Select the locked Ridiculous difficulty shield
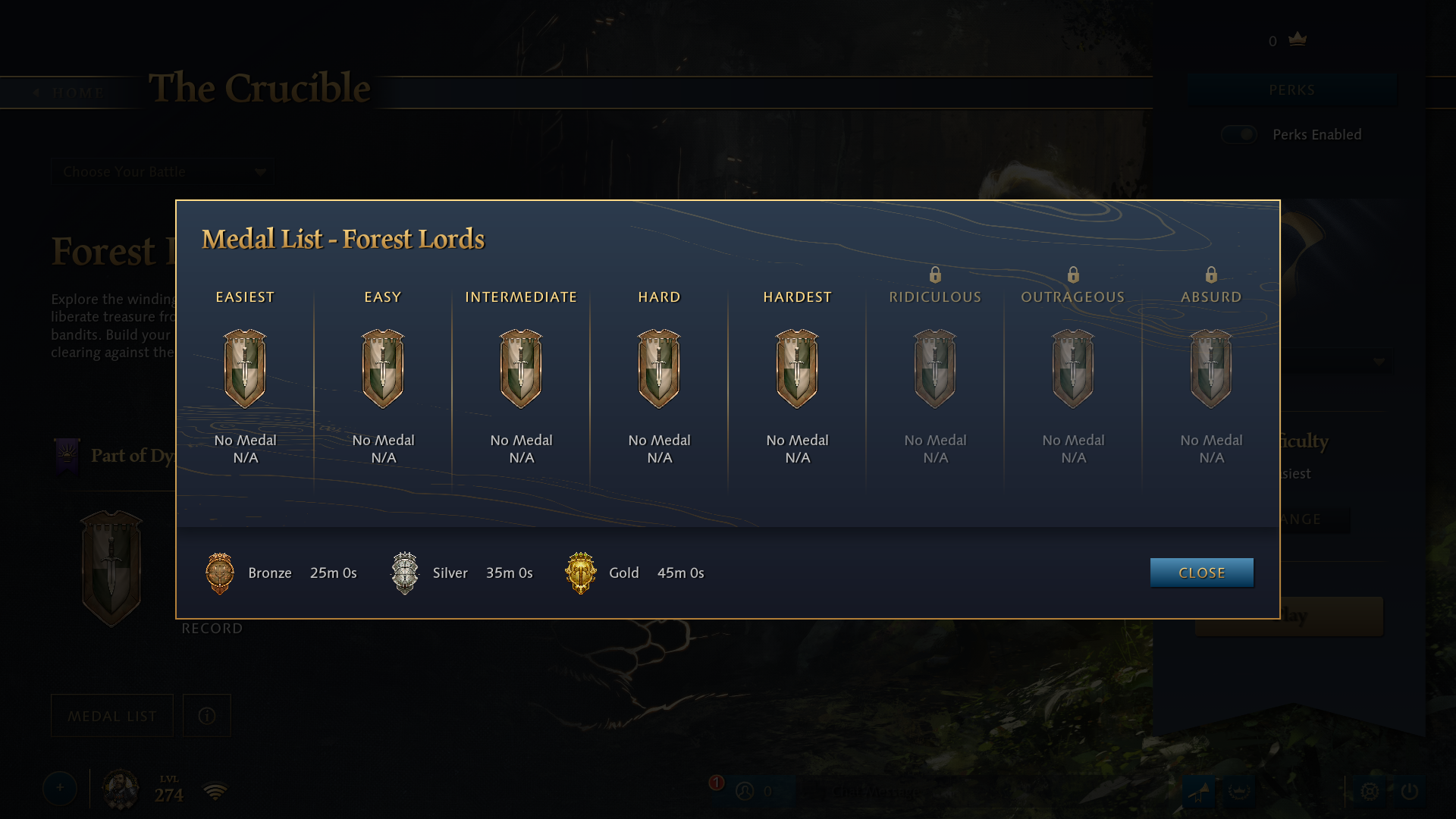The image size is (1456, 819). click(935, 369)
